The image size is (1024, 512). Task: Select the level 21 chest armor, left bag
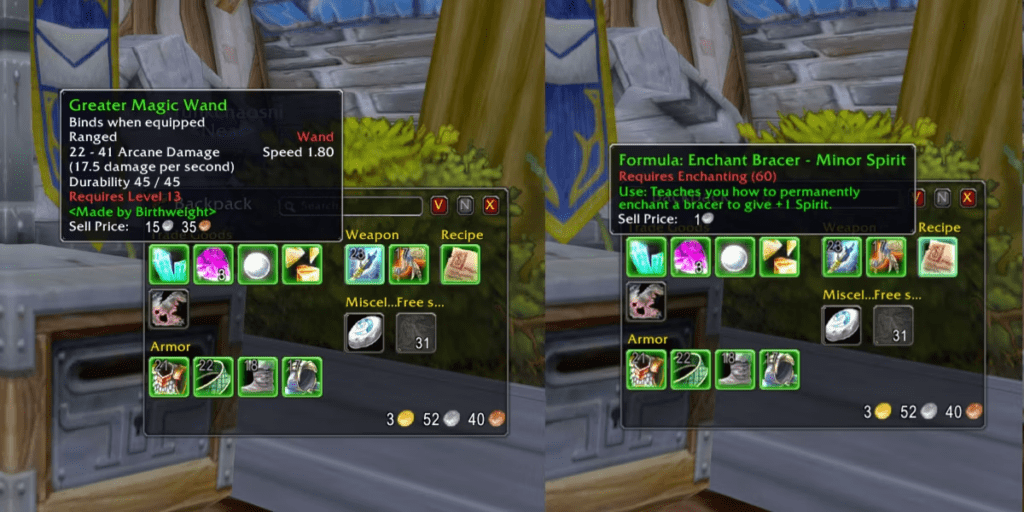click(x=168, y=377)
